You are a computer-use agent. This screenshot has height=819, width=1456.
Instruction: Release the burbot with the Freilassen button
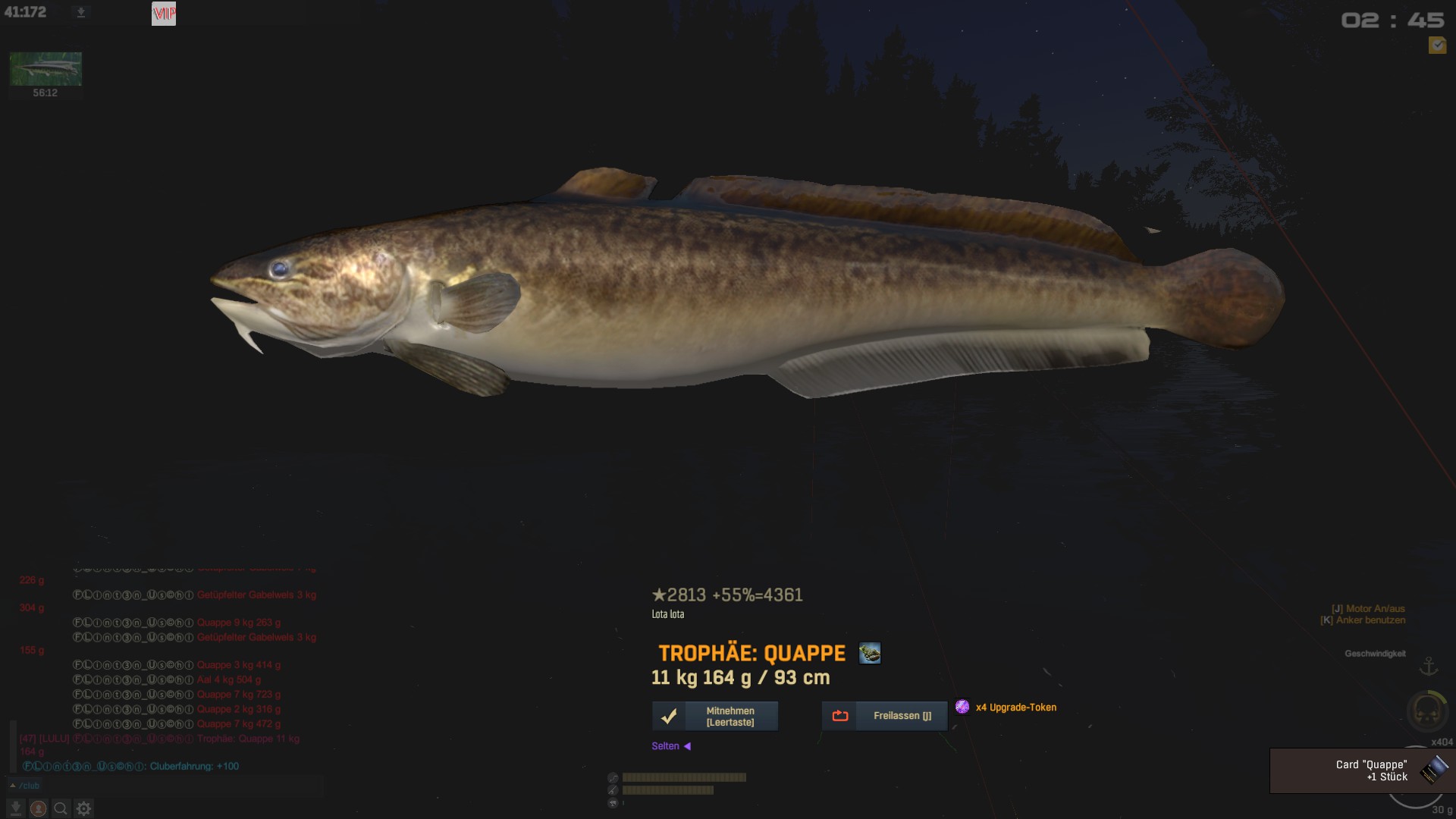click(884, 716)
